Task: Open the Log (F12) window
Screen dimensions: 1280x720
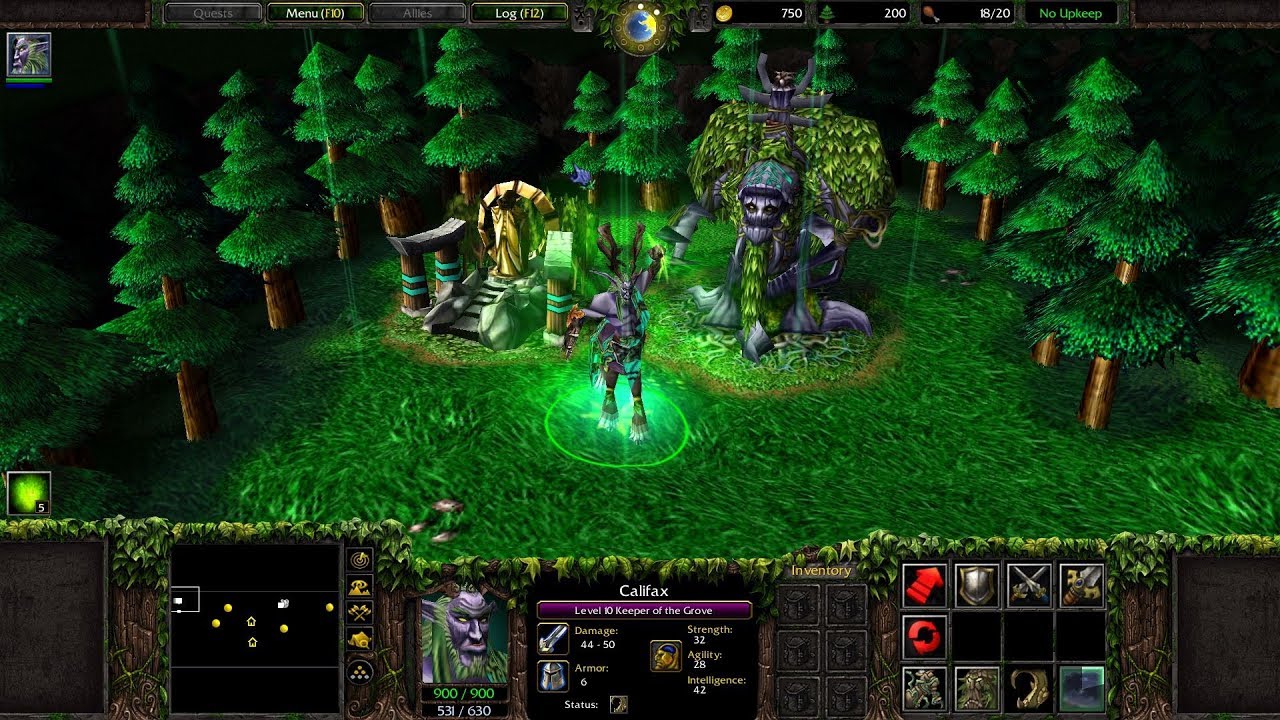Action: click(518, 14)
